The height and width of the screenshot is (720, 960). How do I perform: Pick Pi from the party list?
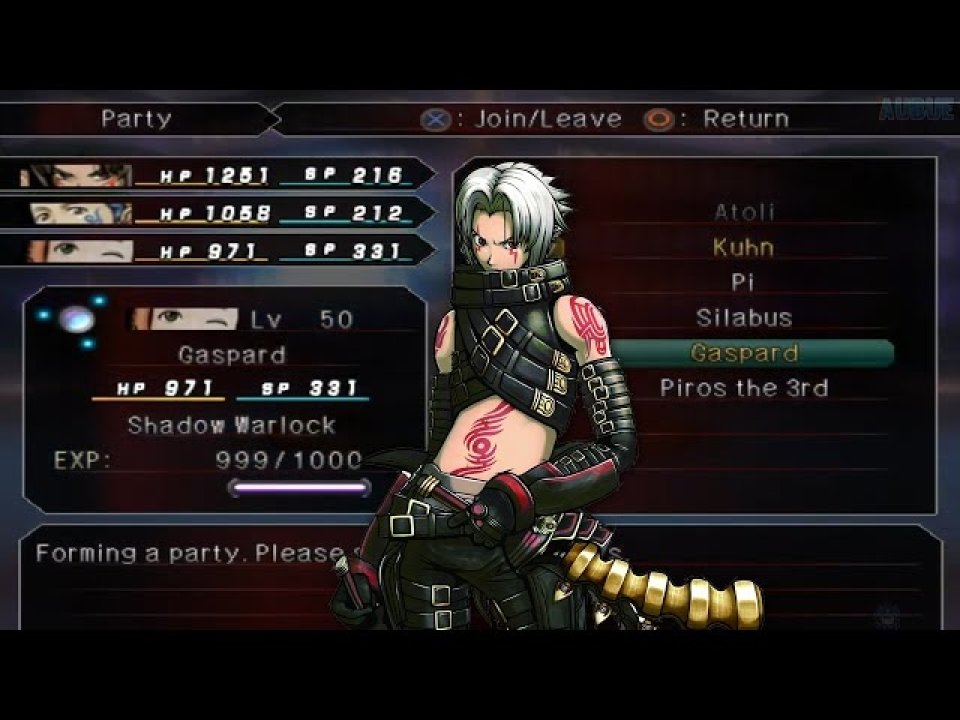click(x=742, y=283)
